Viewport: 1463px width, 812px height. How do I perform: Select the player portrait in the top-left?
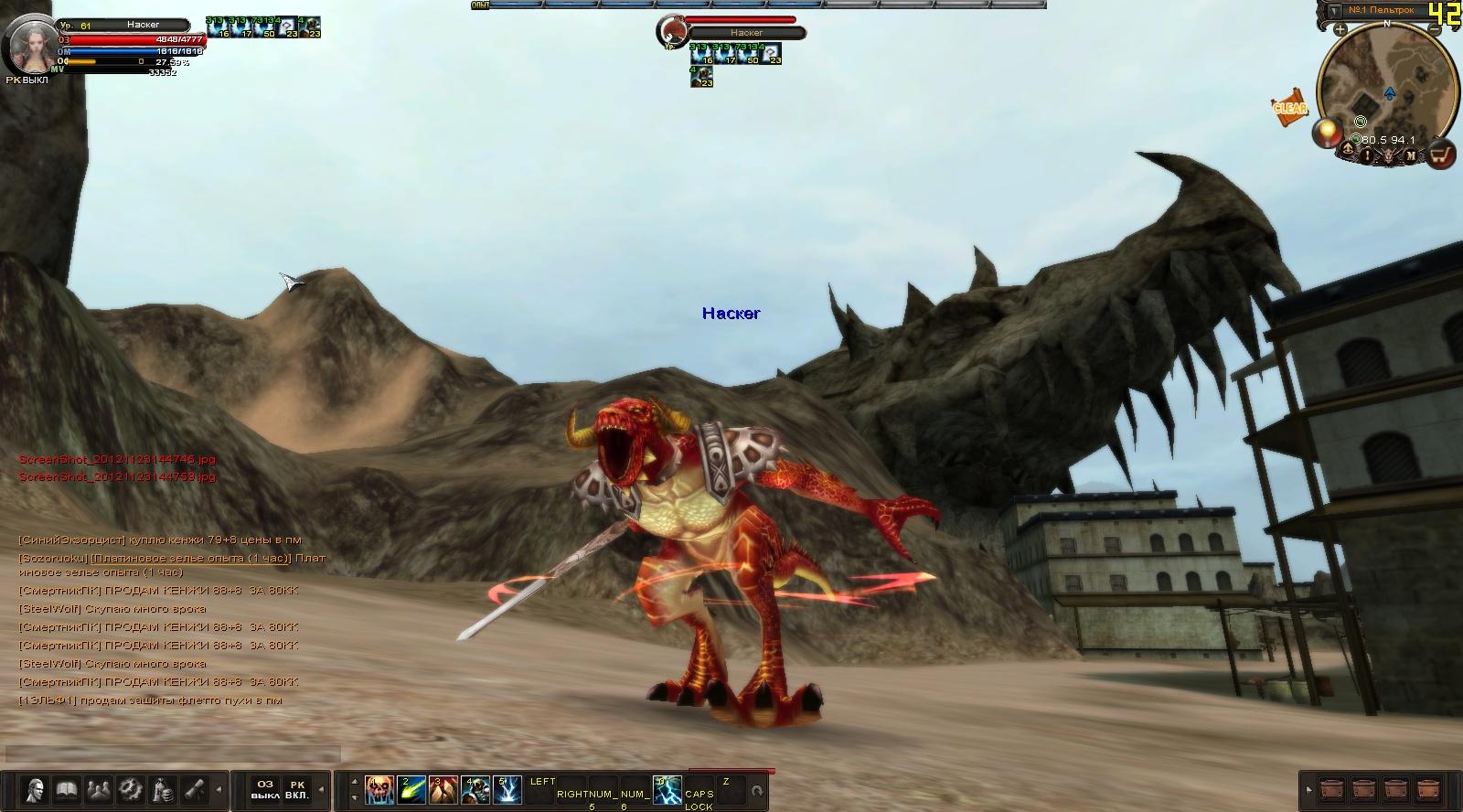[x=30, y=45]
